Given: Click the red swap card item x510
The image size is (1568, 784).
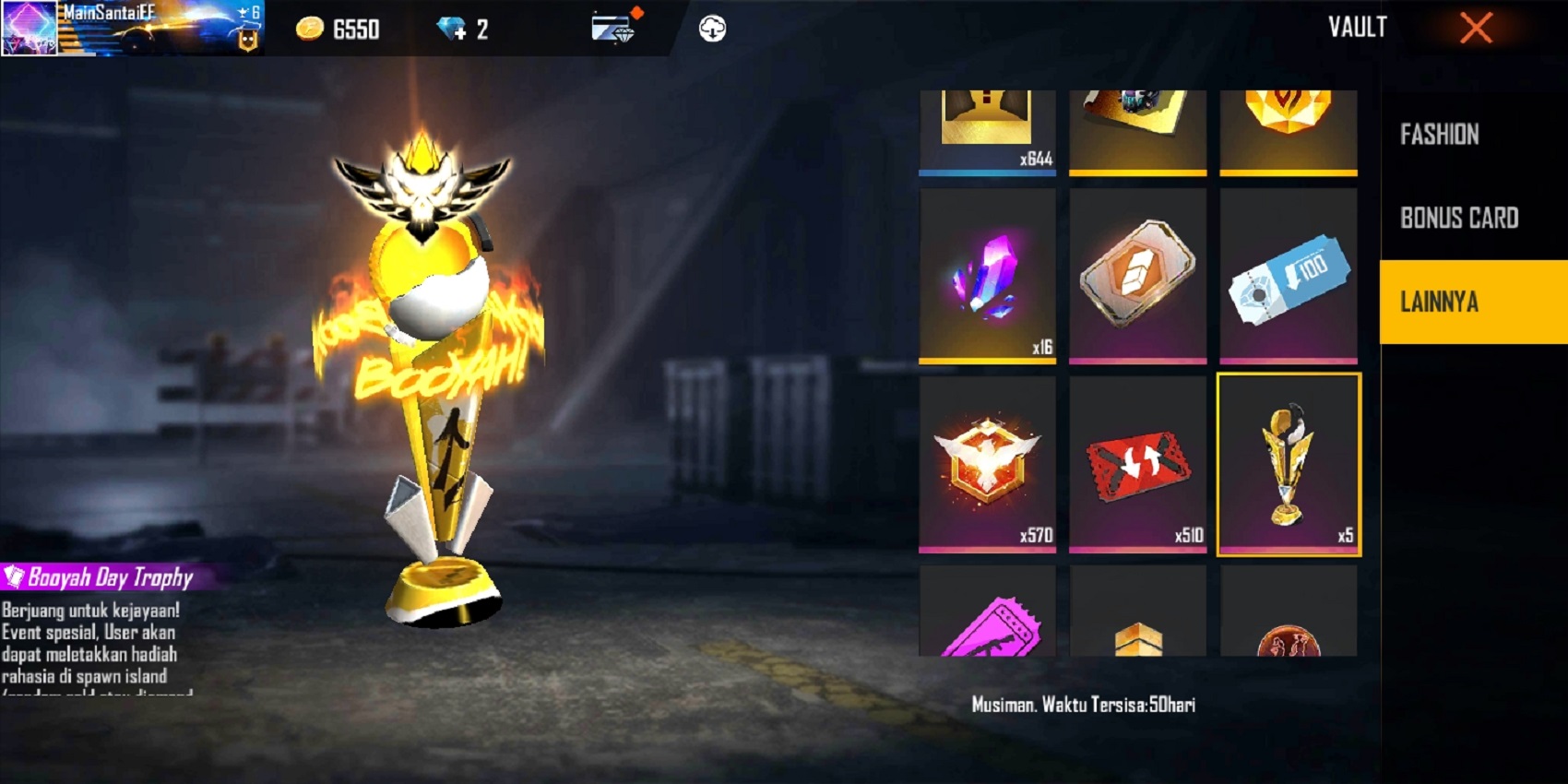Looking at the screenshot, I should pos(1137,461).
